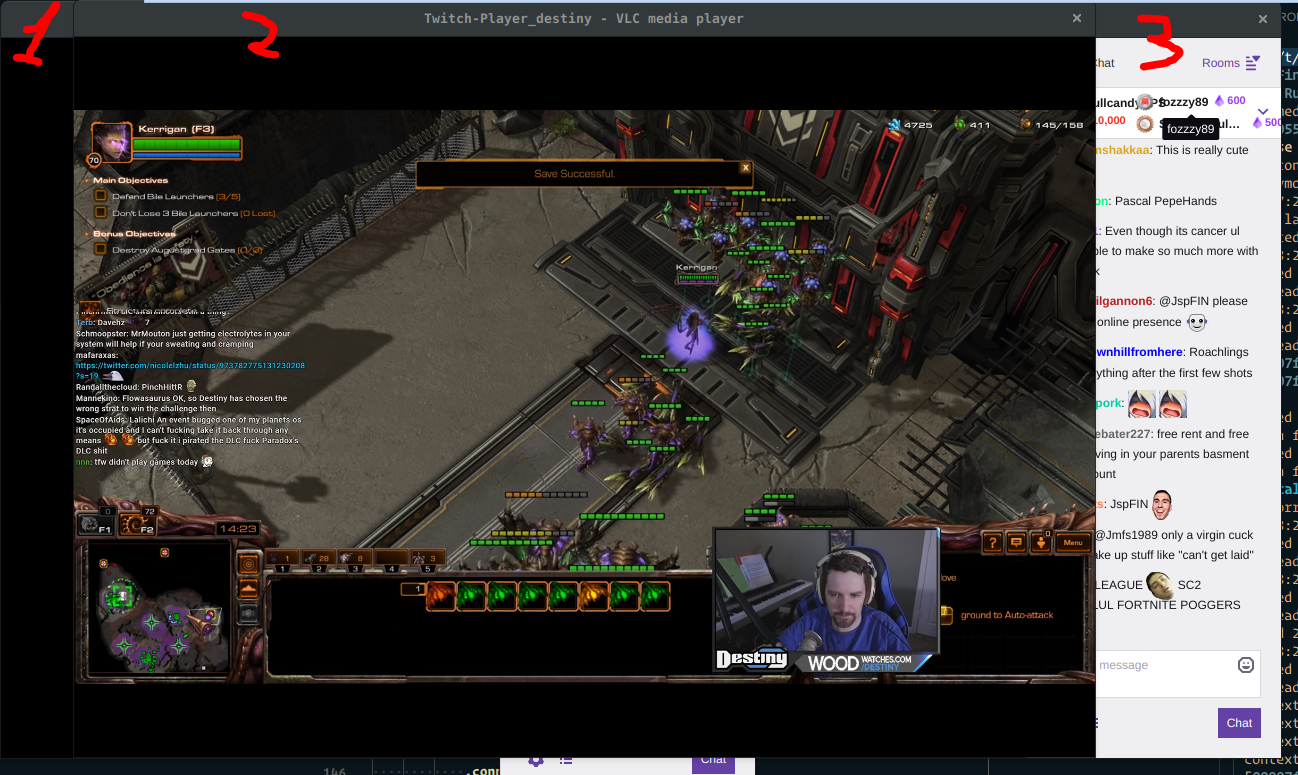Check the Destroy Augustgrad Gates bonus objective
1298x775 pixels.
click(99, 249)
